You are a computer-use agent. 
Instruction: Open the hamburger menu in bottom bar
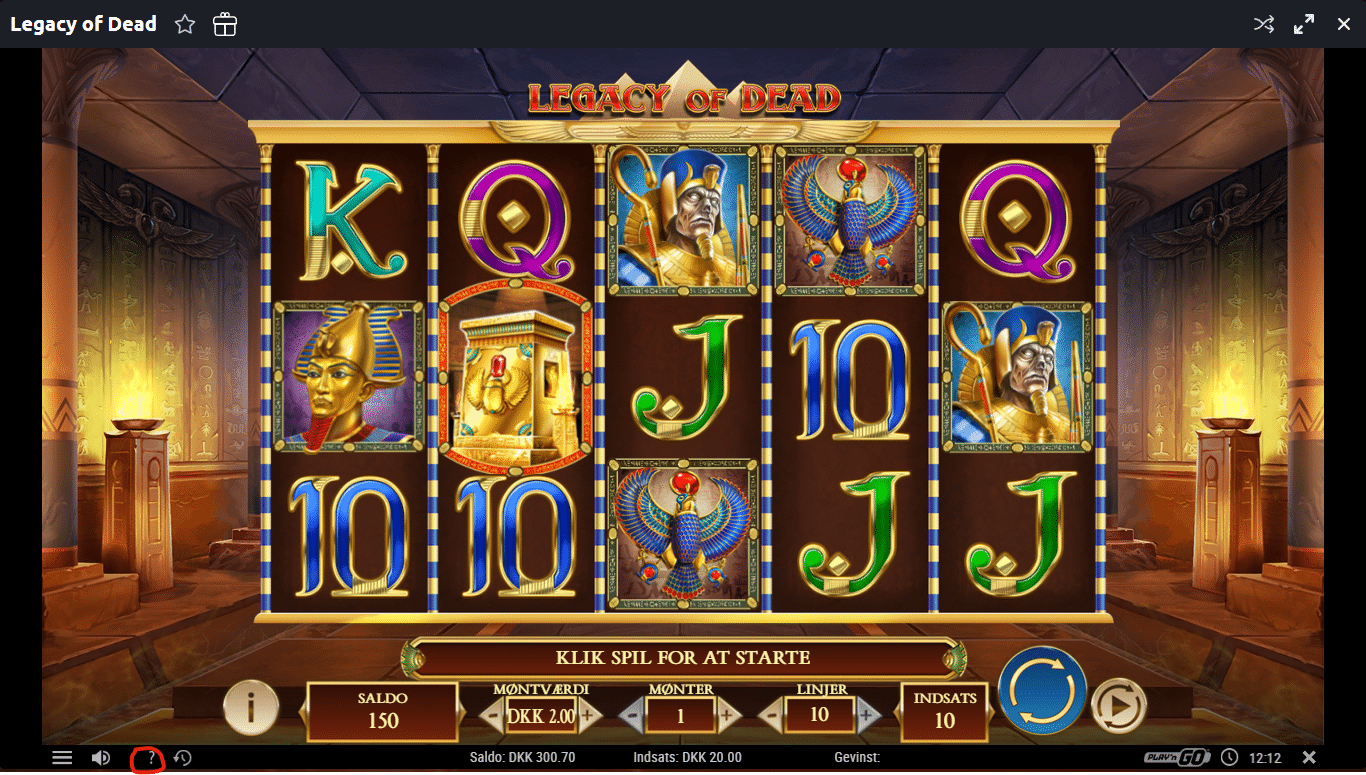click(x=62, y=758)
